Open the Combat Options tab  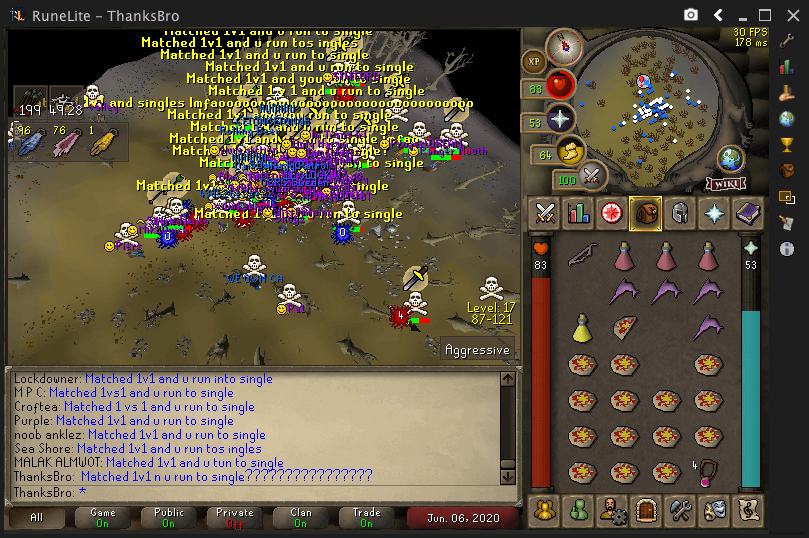click(545, 212)
